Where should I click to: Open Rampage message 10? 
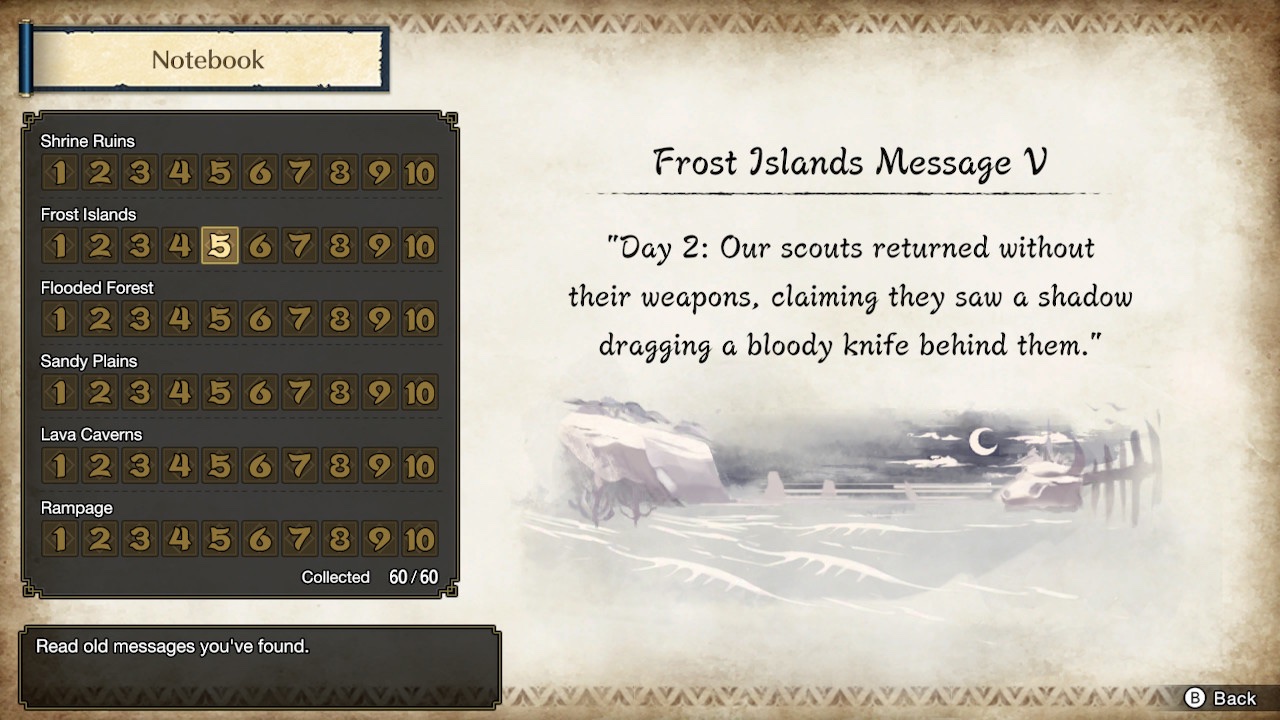click(419, 539)
